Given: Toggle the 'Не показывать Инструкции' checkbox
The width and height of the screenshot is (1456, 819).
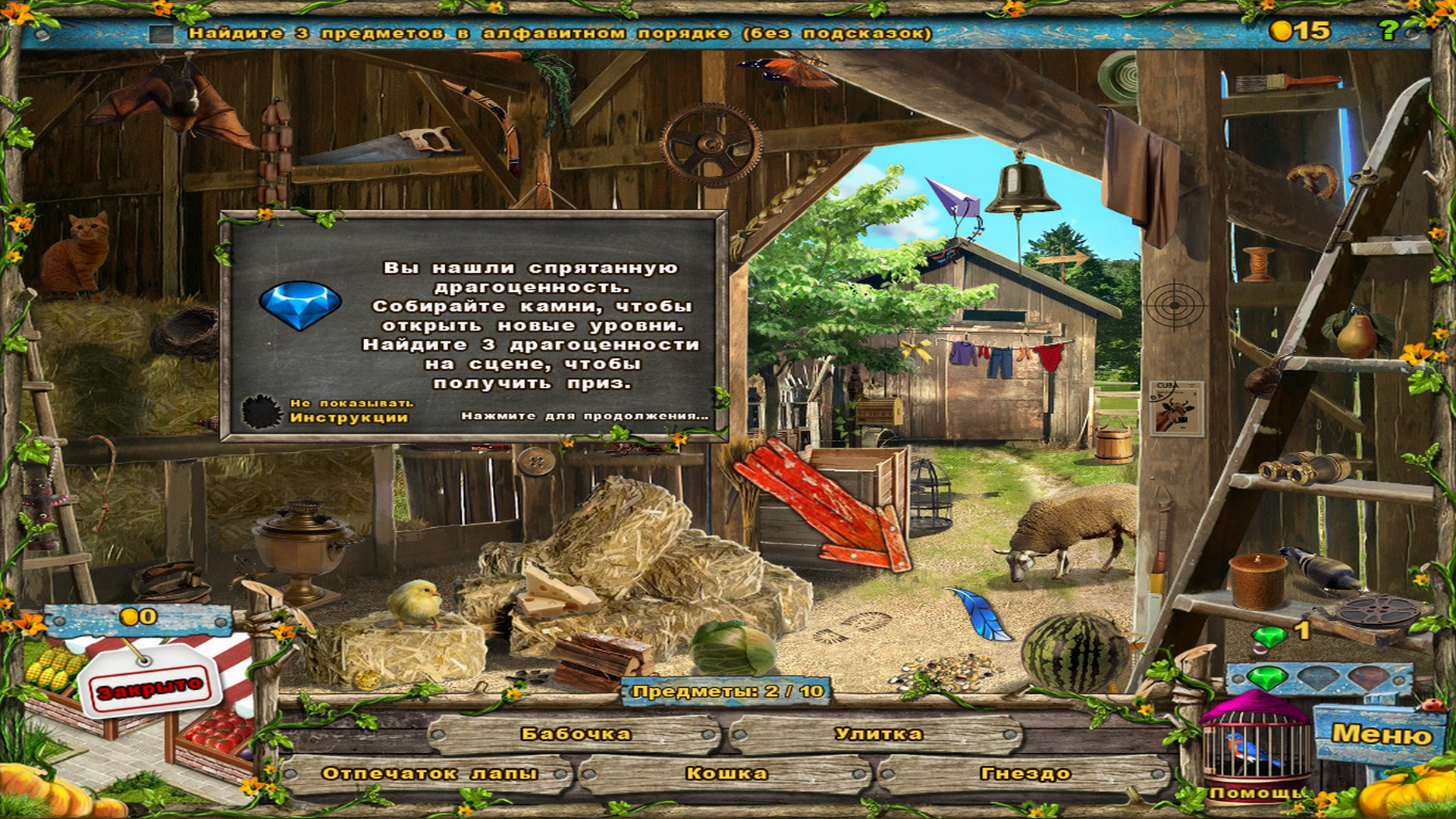Looking at the screenshot, I should click(262, 411).
